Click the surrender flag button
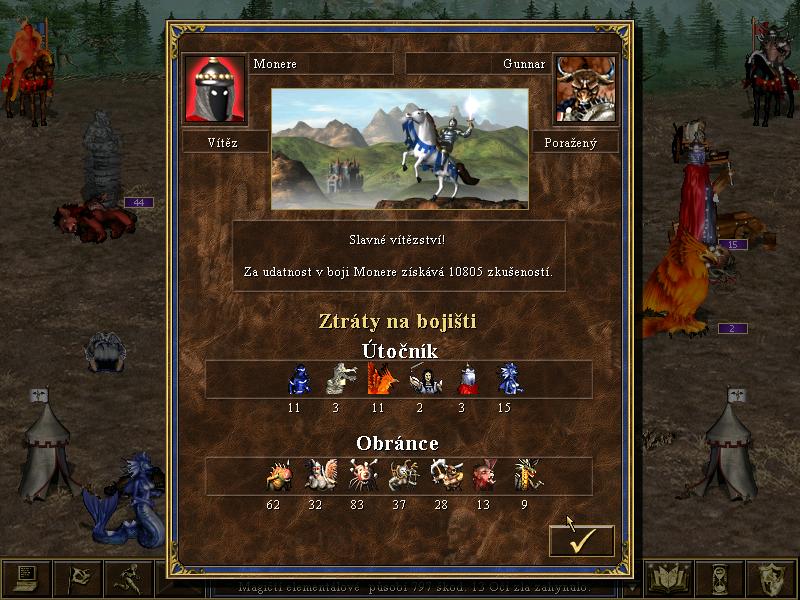This screenshot has width=800, height=600. coord(78,578)
